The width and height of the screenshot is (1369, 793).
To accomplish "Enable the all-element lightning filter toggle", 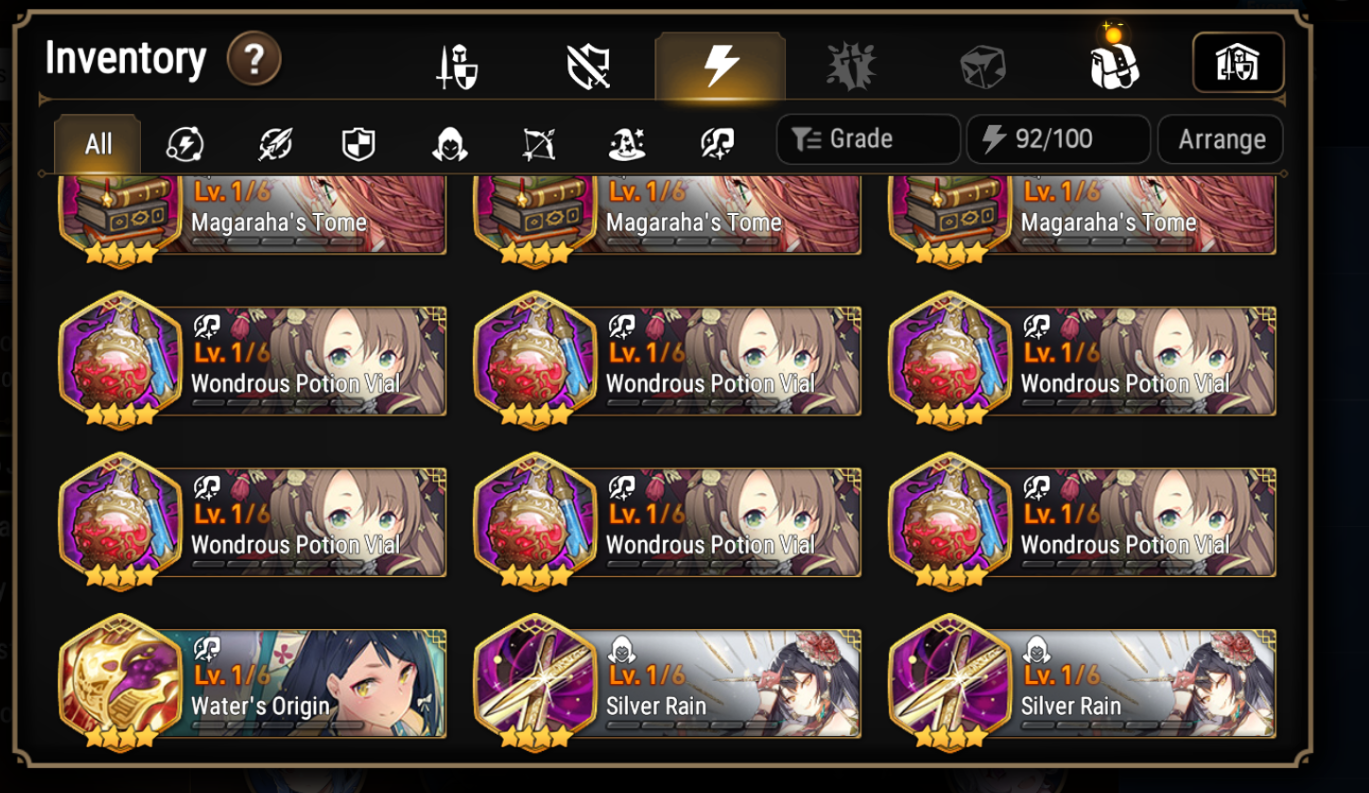I will (x=184, y=143).
